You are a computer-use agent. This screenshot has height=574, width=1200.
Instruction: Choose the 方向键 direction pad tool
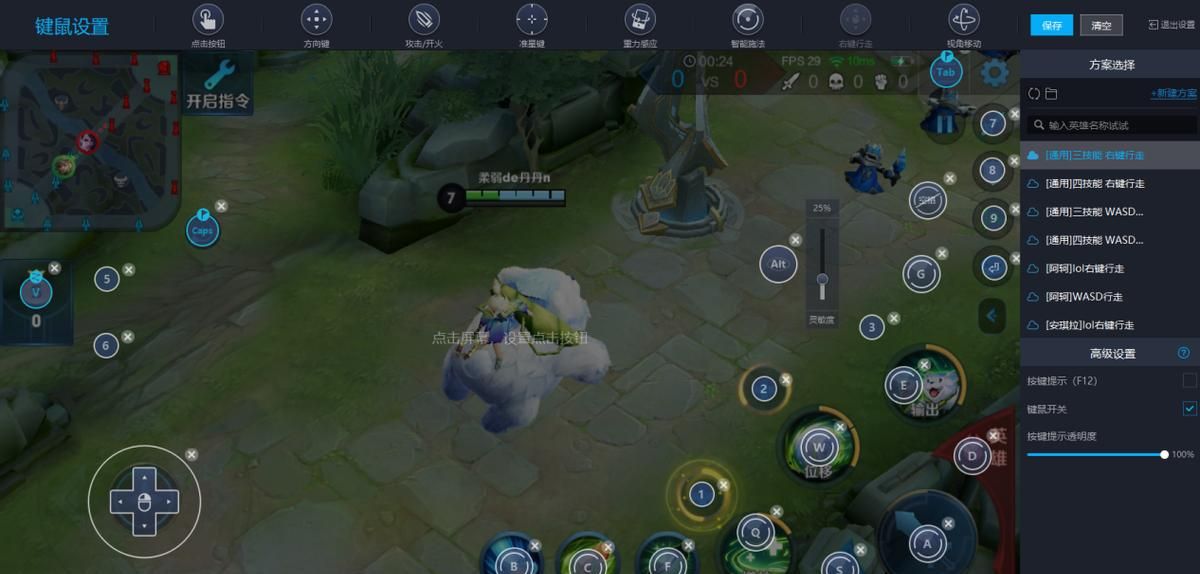(x=316, y=26)
